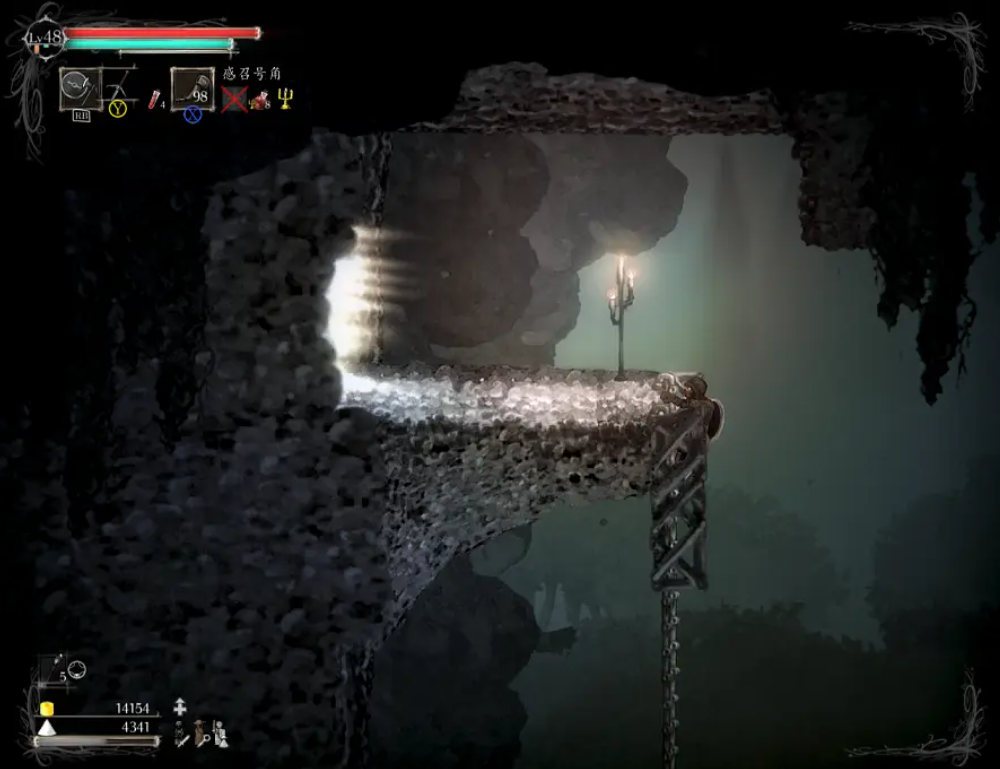Screen dimensions: 1000x769
Task: Click the white figure with salt icon
Action: pyautogui.click(x=221, y=734)
